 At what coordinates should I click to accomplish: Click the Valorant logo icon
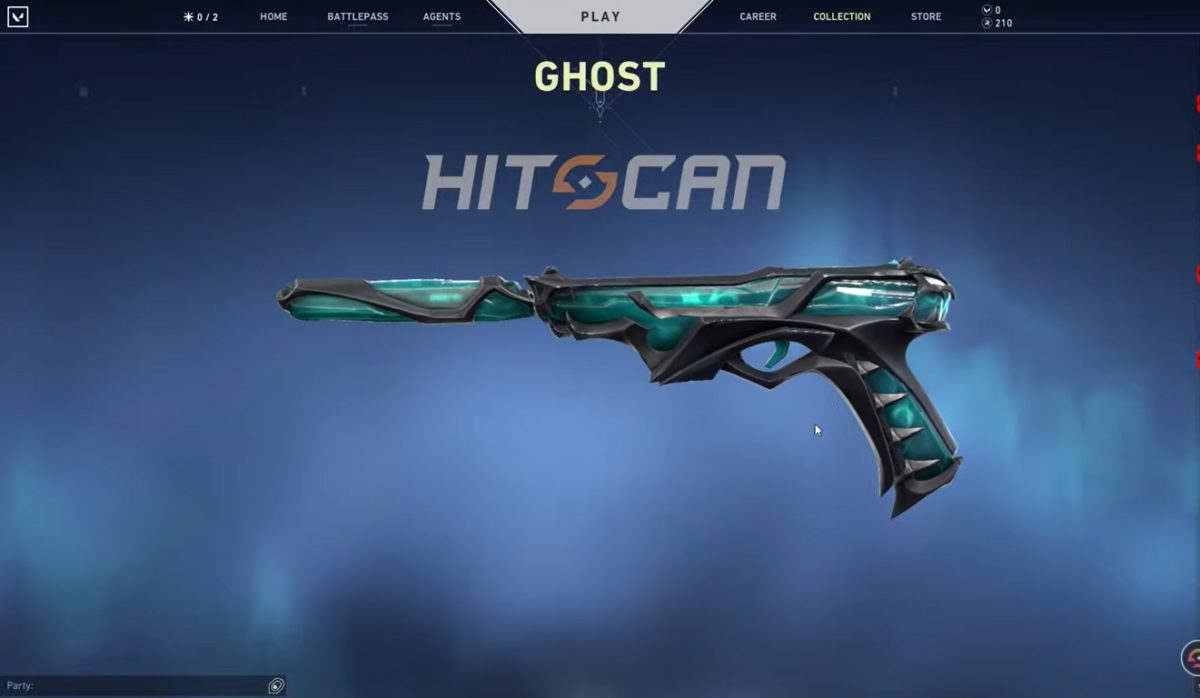(x=17, y=17)
